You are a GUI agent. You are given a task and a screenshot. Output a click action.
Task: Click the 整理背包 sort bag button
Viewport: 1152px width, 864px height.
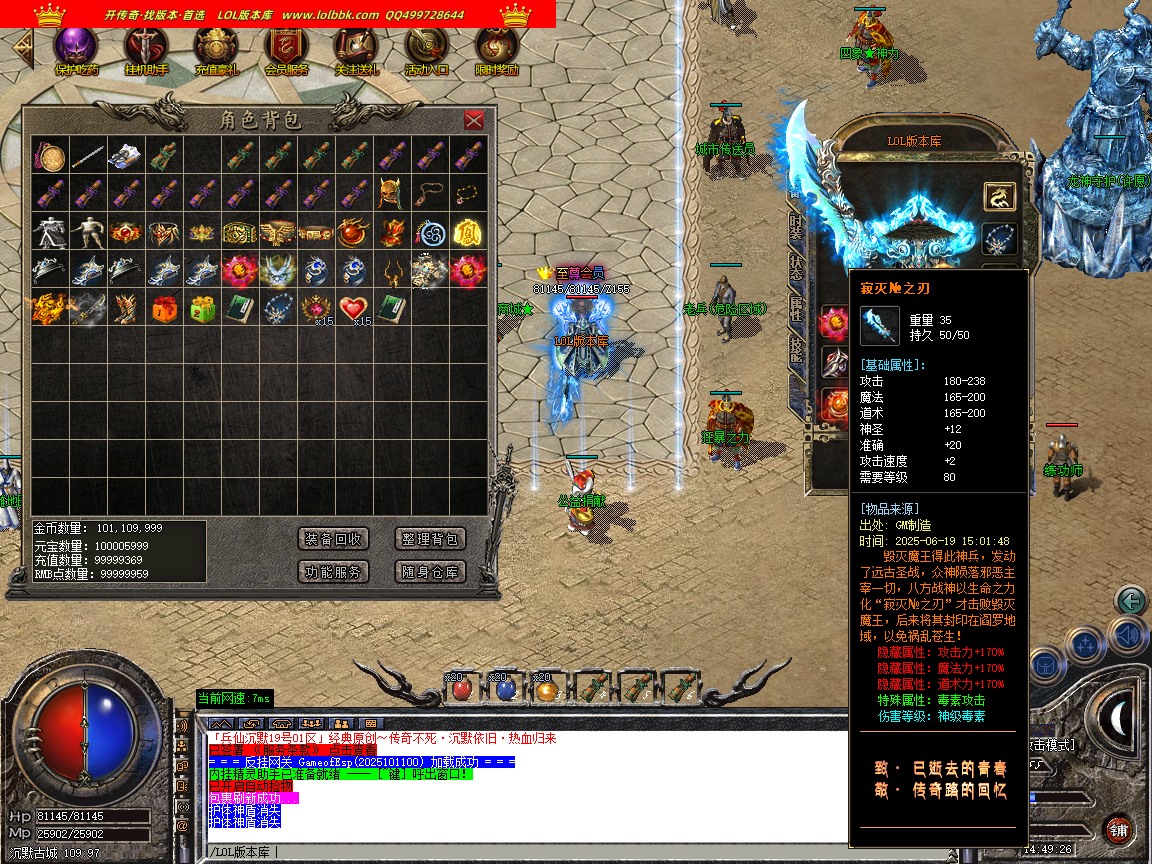point(430,539)
